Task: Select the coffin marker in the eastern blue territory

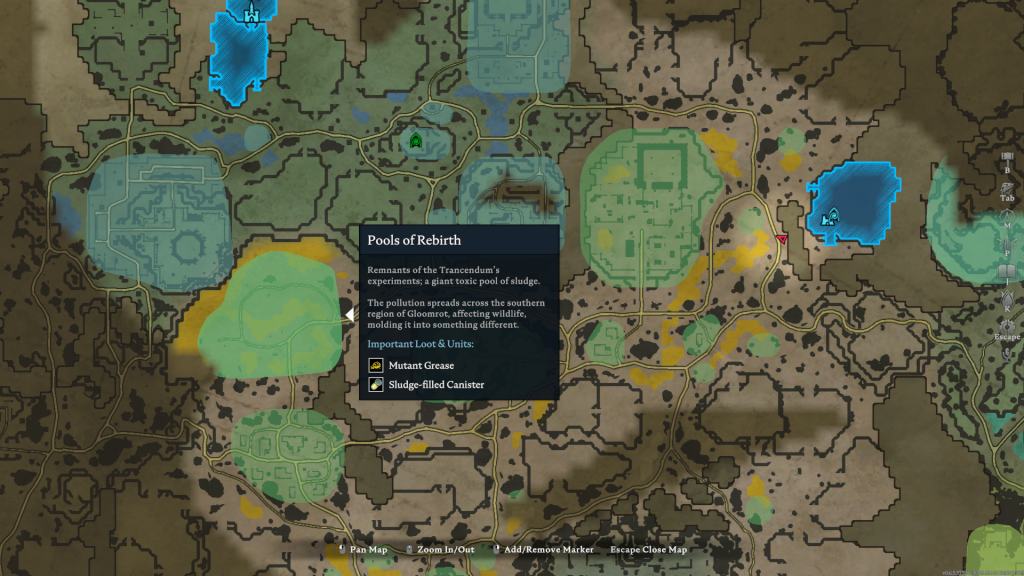Action: [x=830, y=216]
